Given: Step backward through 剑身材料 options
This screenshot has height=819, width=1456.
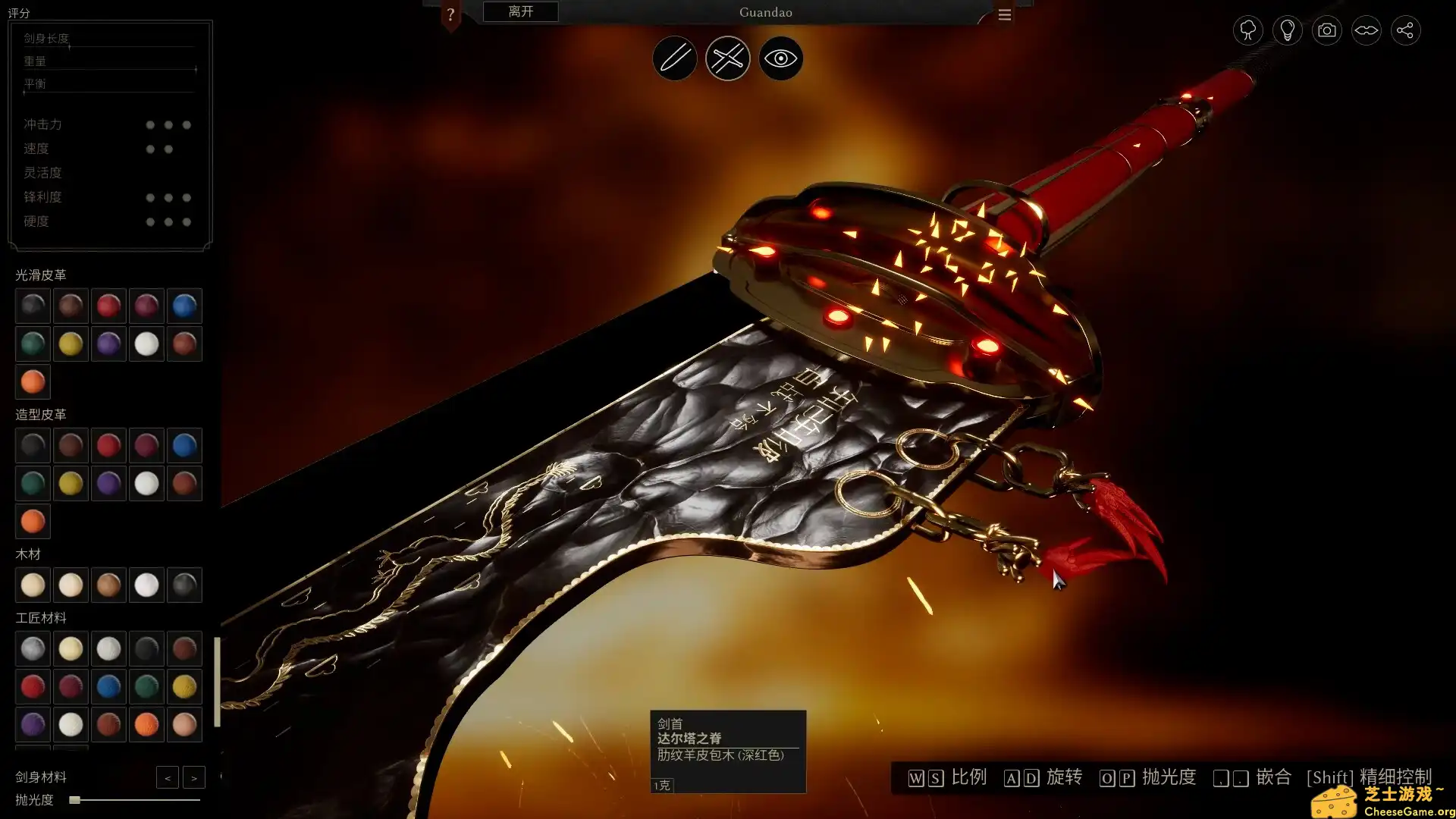Looking at the screenshot, I should 168,777.
